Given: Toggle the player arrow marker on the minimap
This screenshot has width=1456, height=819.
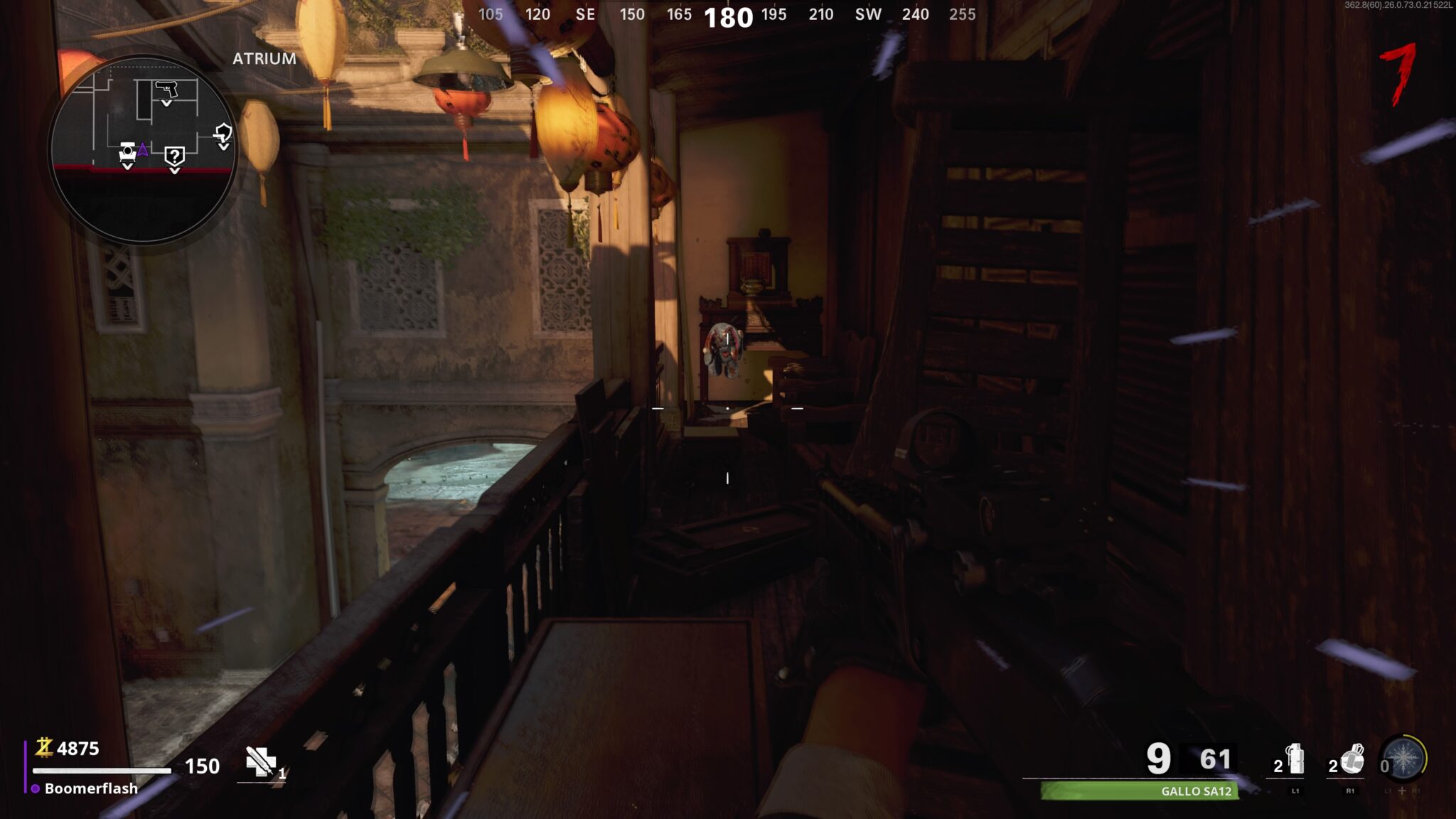Looking at the screenshot, I should click(x=143, y=150).
